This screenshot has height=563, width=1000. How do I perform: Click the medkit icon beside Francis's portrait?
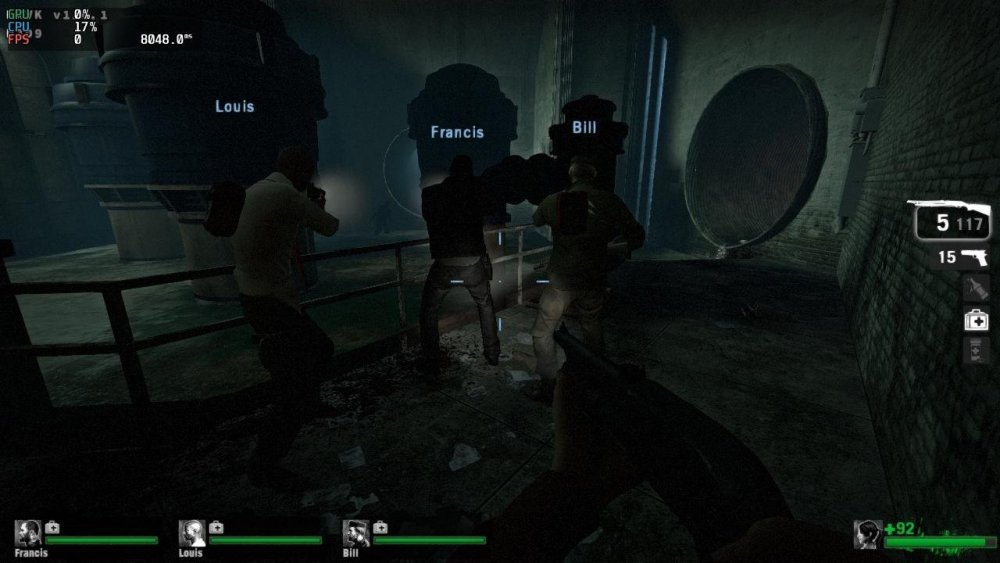coord(52,527)
